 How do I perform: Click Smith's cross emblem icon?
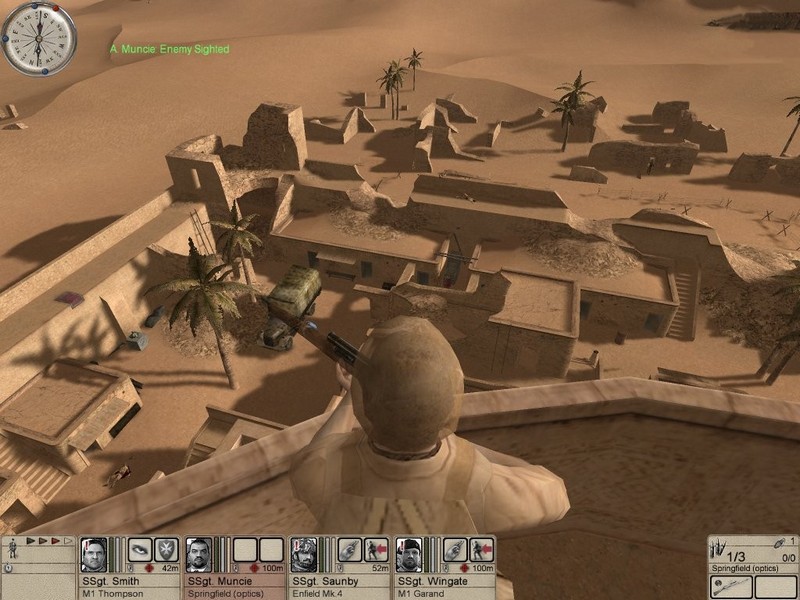click(x=166, y=550)
